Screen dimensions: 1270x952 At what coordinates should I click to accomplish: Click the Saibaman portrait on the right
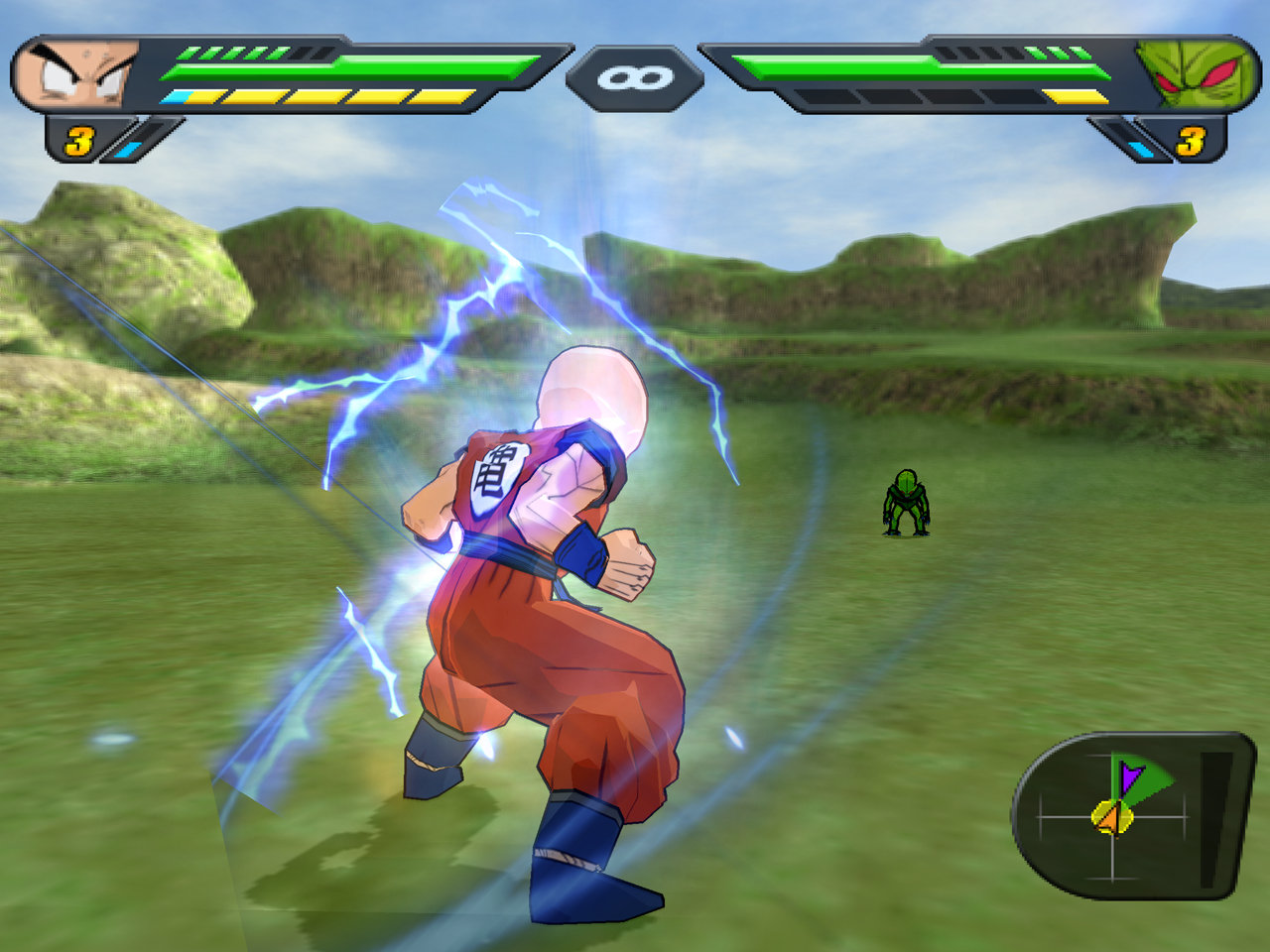(1196, 69)
